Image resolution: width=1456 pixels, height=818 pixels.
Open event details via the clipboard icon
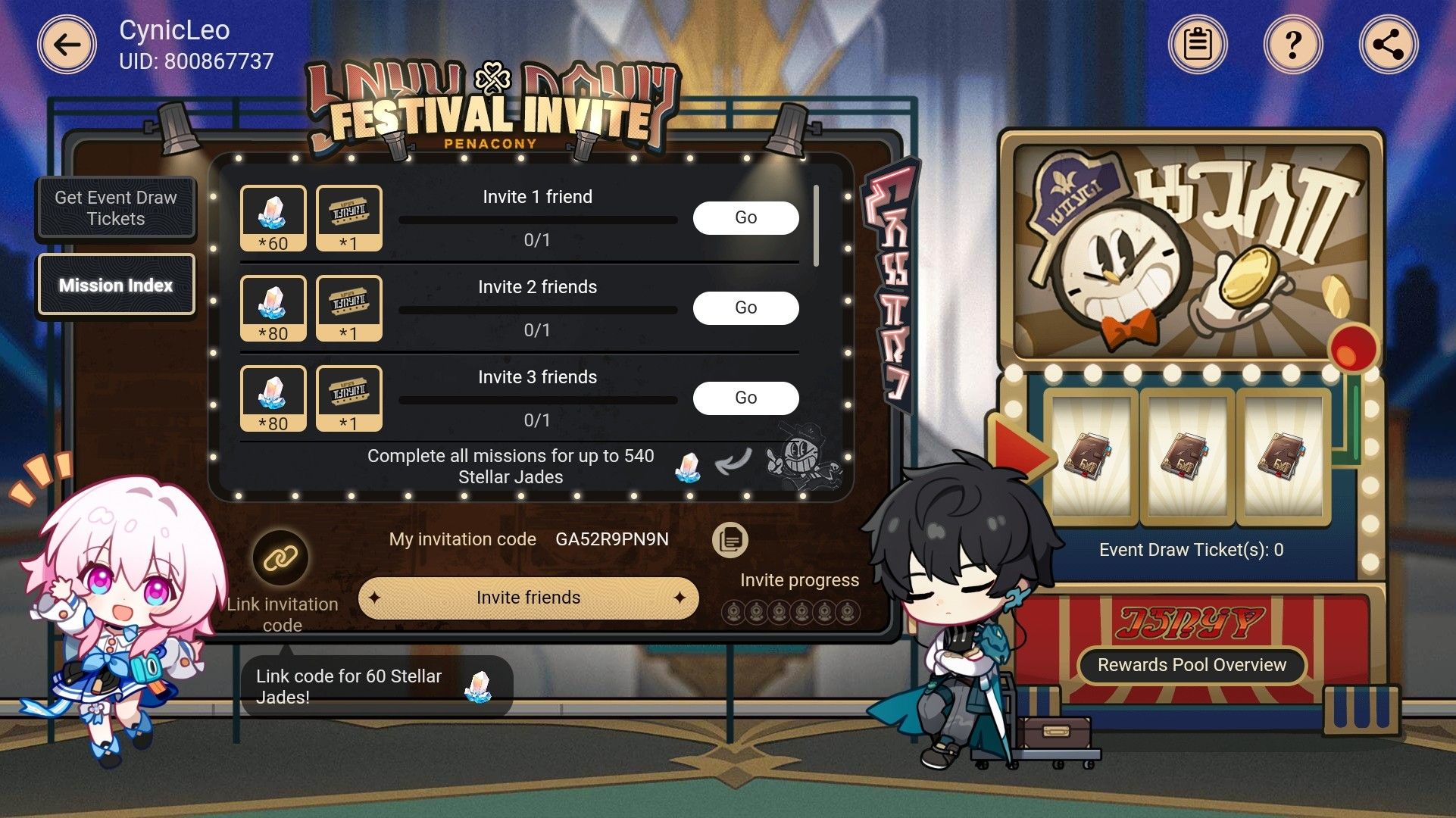pos(1198,43)
